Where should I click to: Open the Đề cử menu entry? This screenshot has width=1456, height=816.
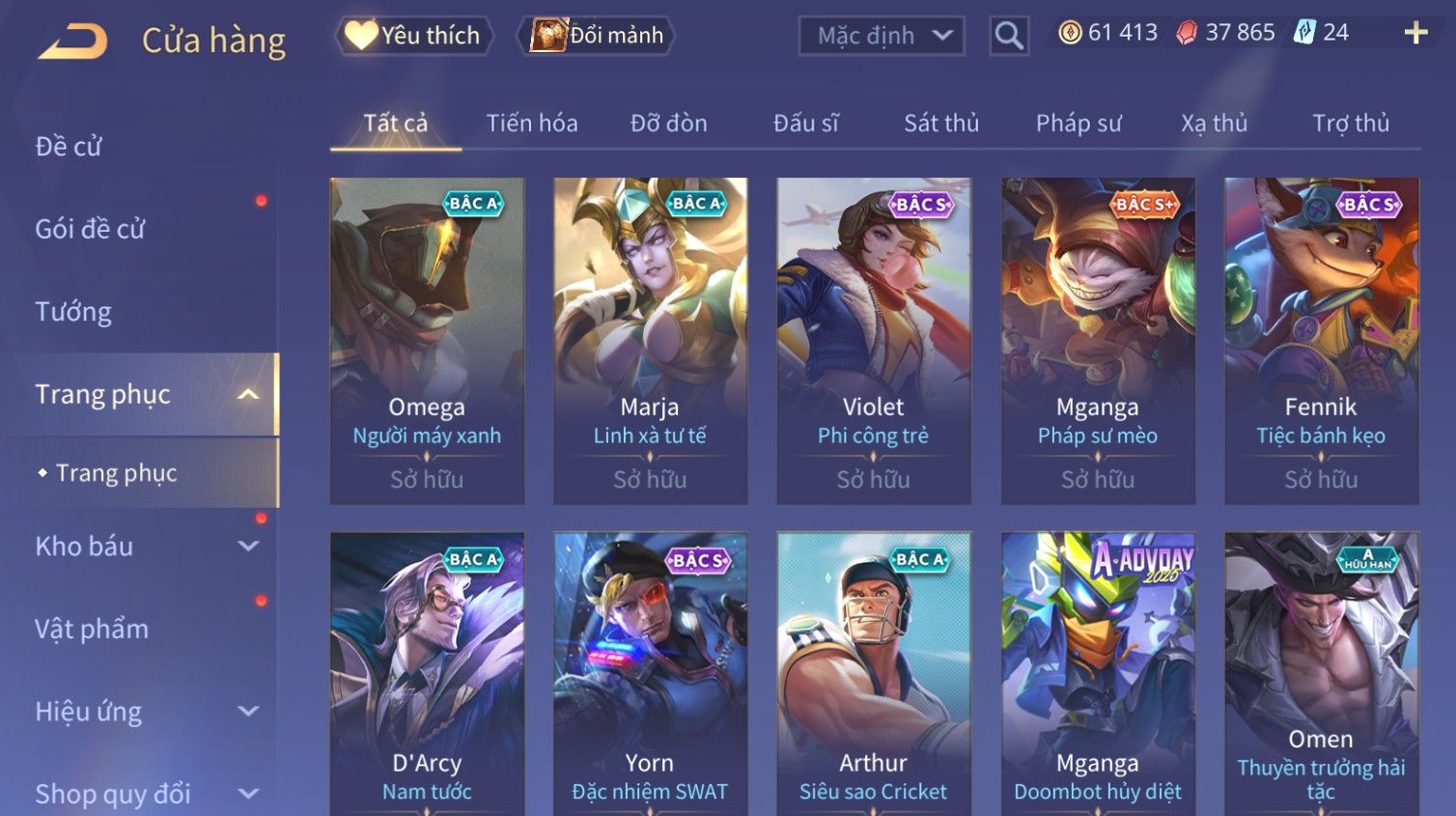click(69, 147)
